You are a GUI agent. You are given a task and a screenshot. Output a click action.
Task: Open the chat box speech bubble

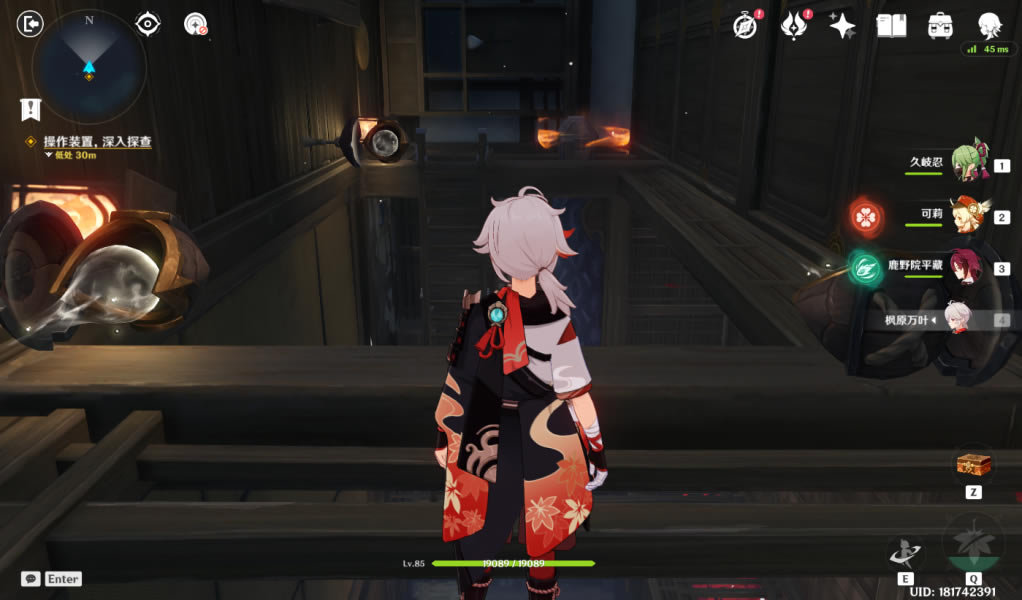(31, 579)
